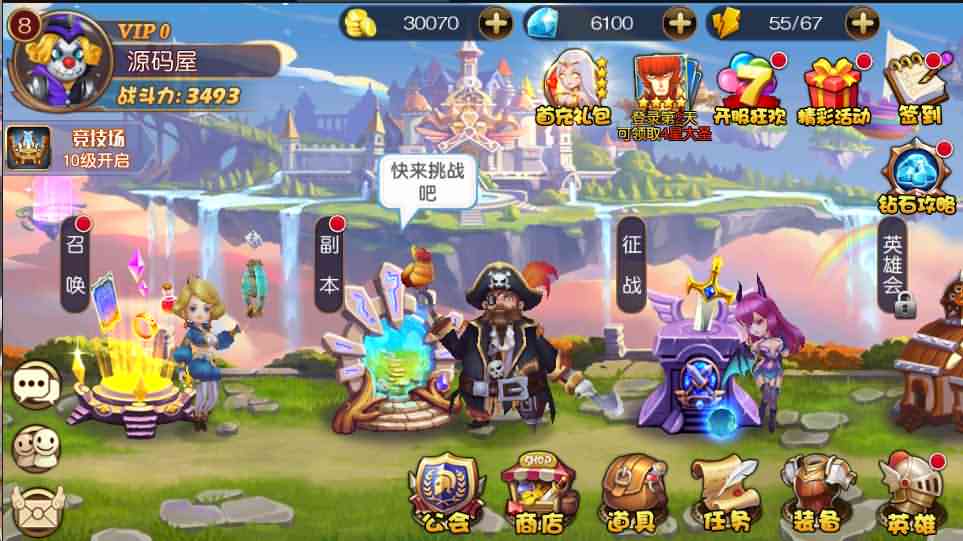Open the 商店 shop

click(x=538, y=492)
